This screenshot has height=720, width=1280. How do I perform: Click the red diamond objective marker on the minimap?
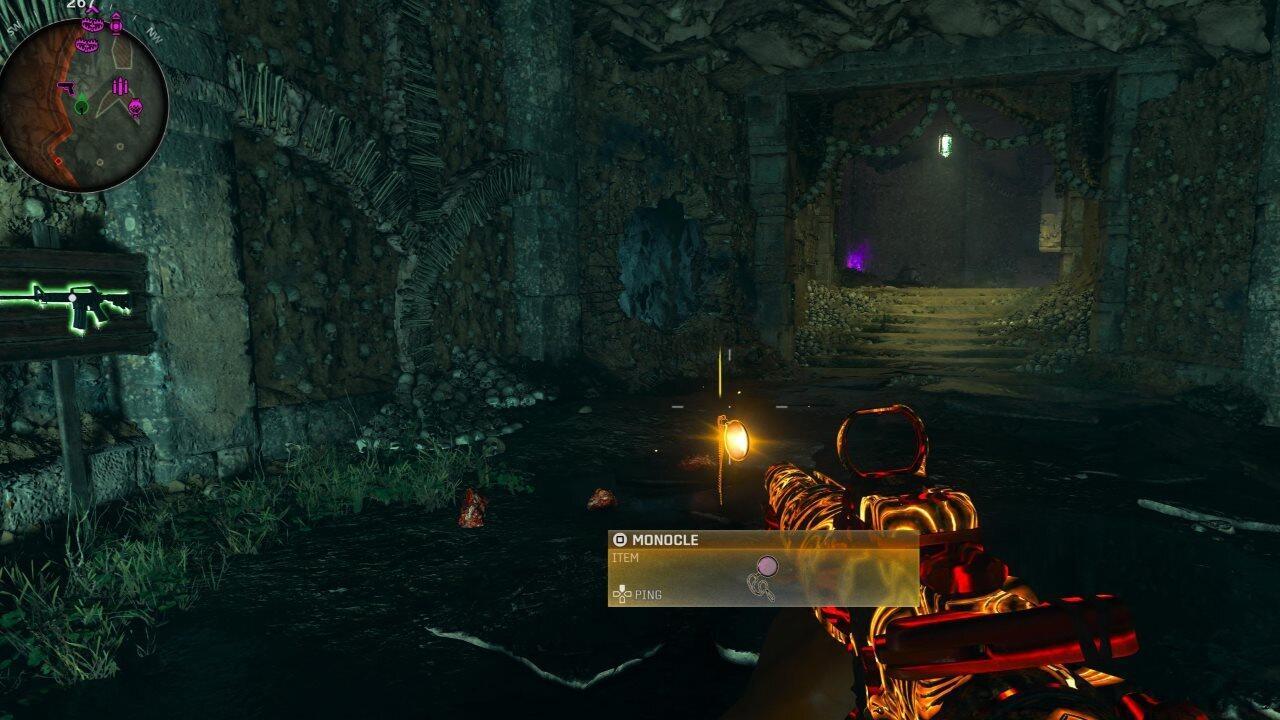tap(59, 161)
